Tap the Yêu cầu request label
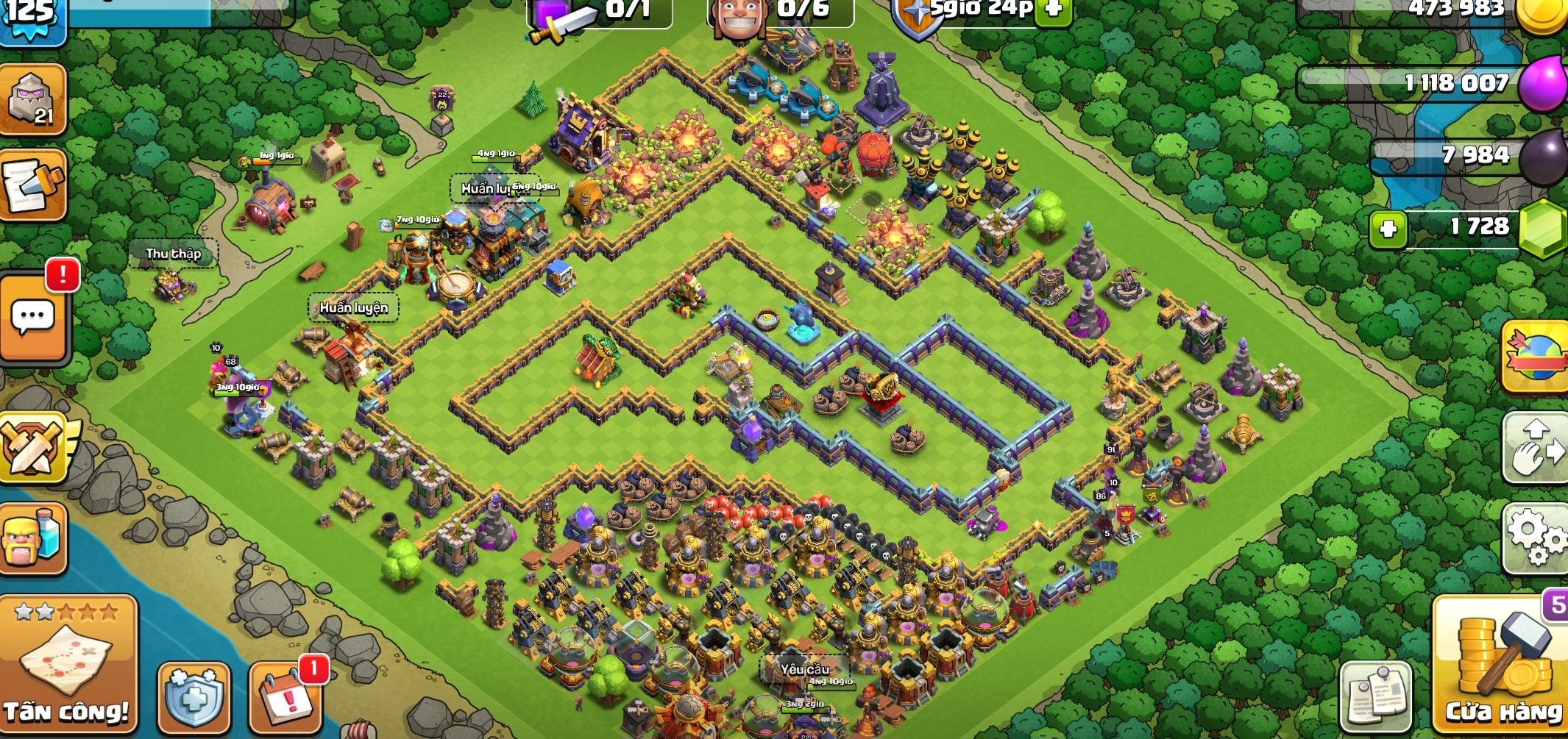This screenshot has width=1568, height=739. click(x=804, y=669)
